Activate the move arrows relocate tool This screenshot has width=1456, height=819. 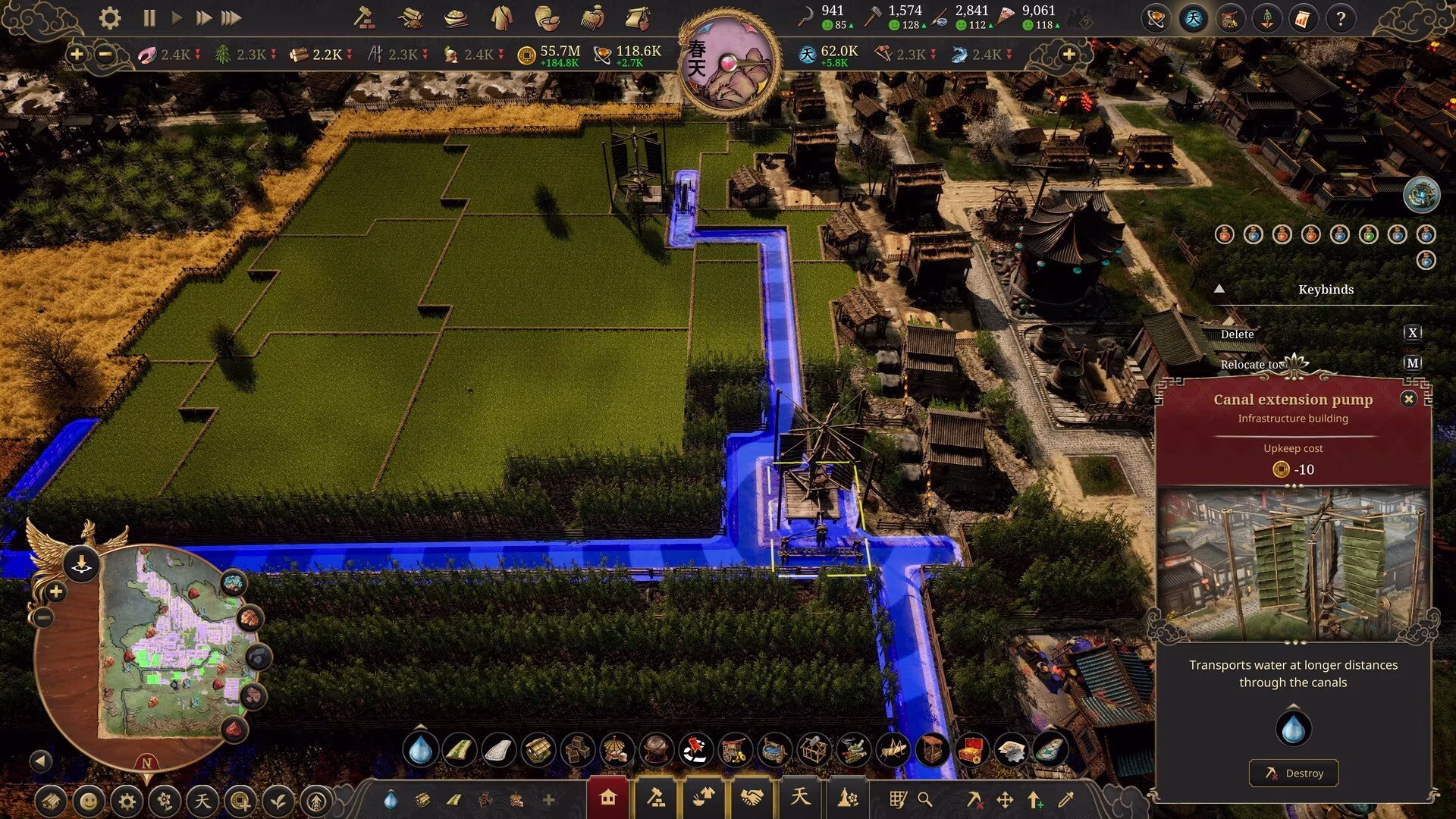tap(1005, 800)
